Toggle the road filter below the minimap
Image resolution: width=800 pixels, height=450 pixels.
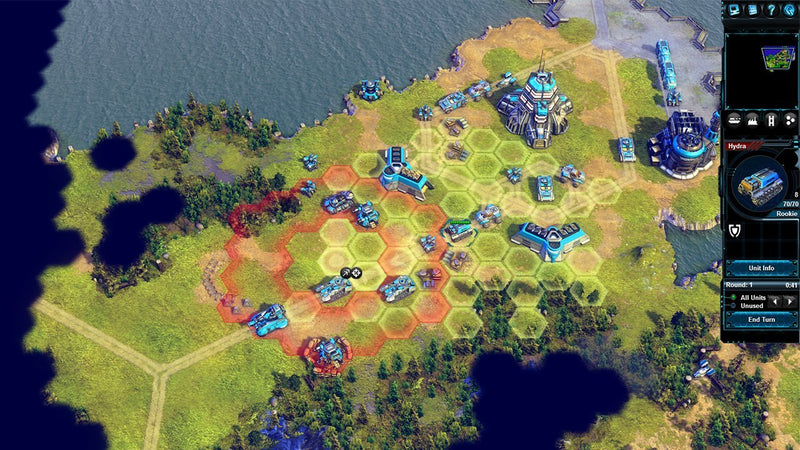770,119
